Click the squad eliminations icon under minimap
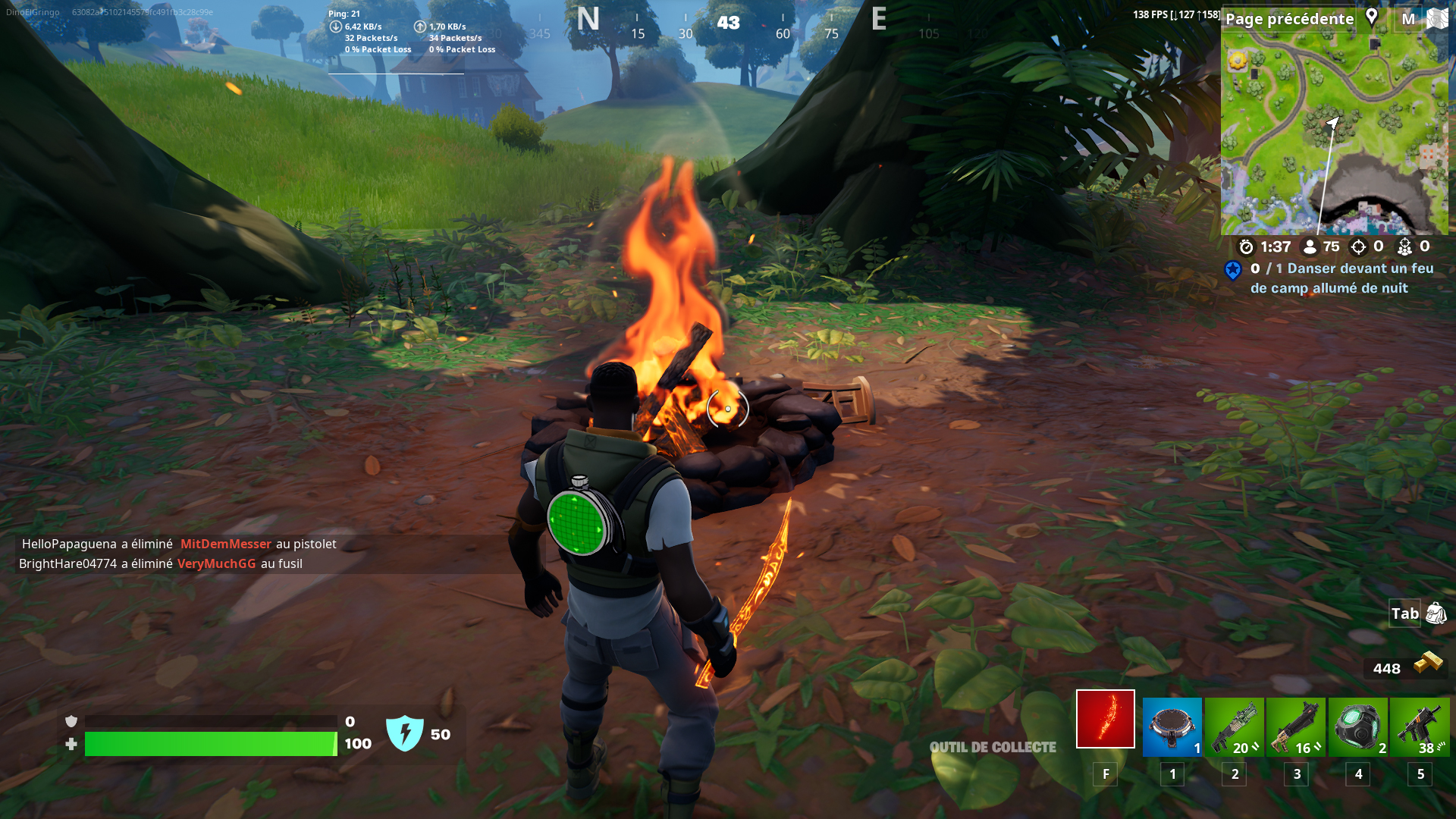 1407,246
